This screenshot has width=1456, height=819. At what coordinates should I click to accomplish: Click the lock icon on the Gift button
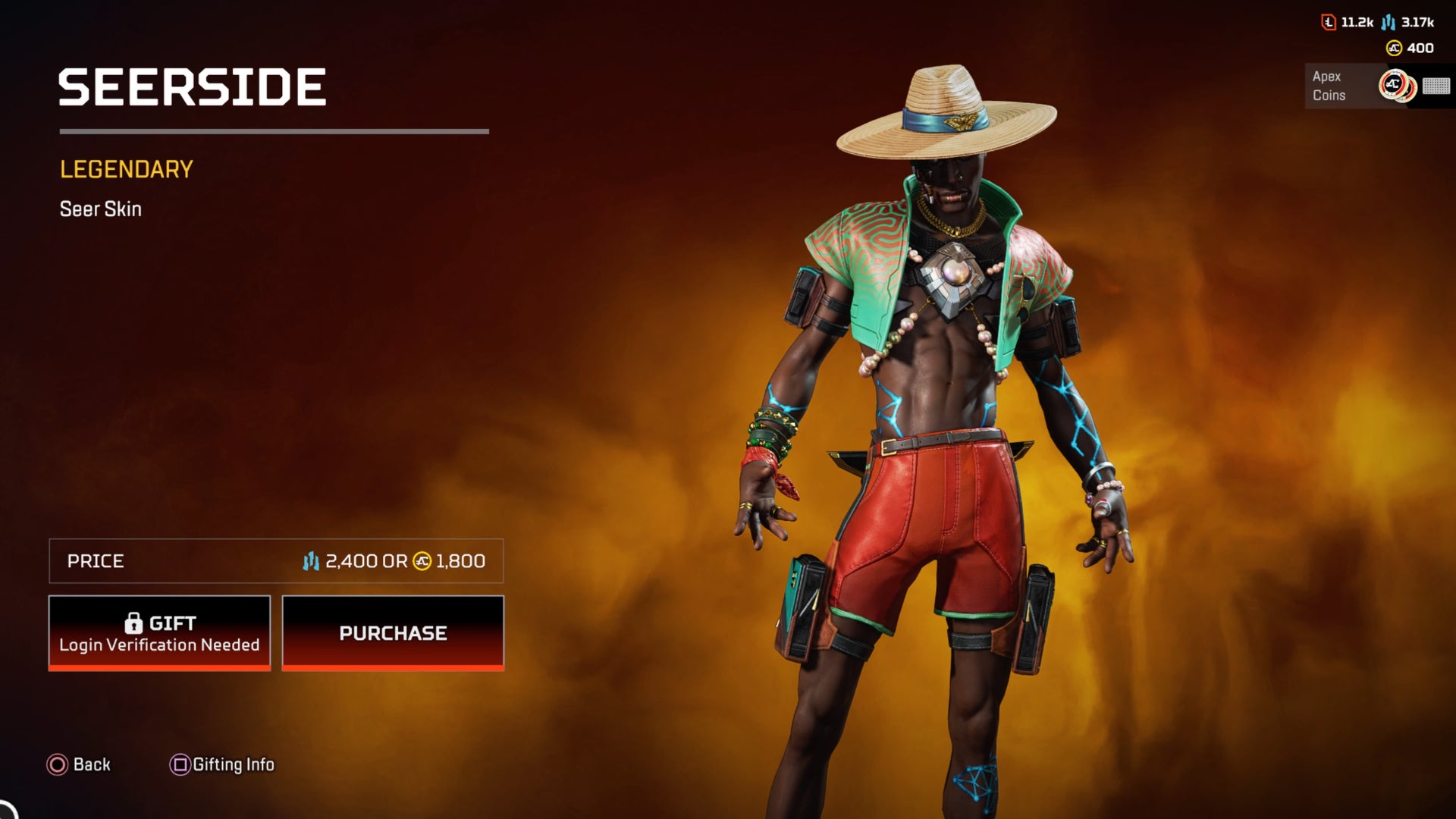point(135,623)
